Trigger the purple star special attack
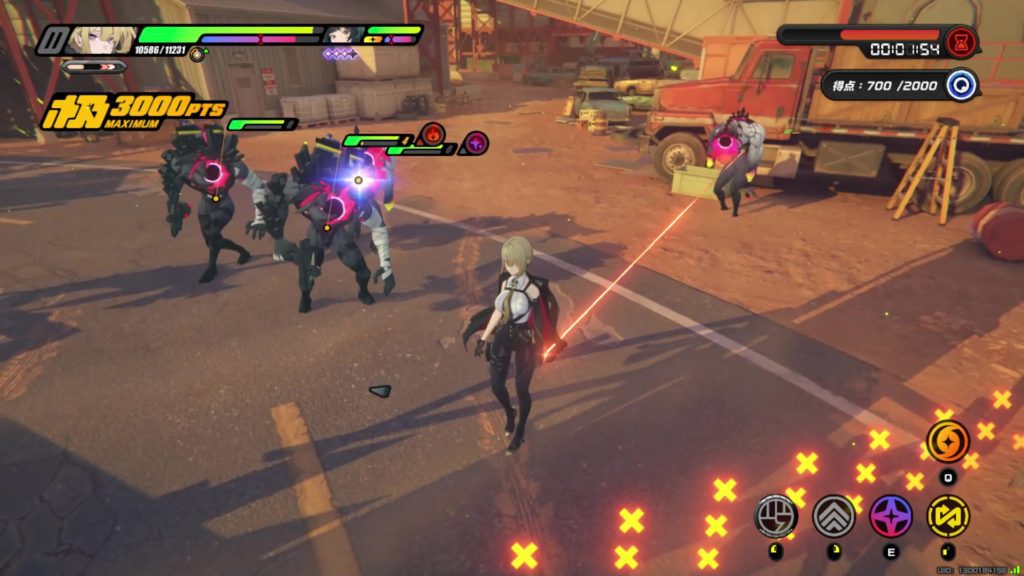The image size is (1024, 576). point(890,516)
